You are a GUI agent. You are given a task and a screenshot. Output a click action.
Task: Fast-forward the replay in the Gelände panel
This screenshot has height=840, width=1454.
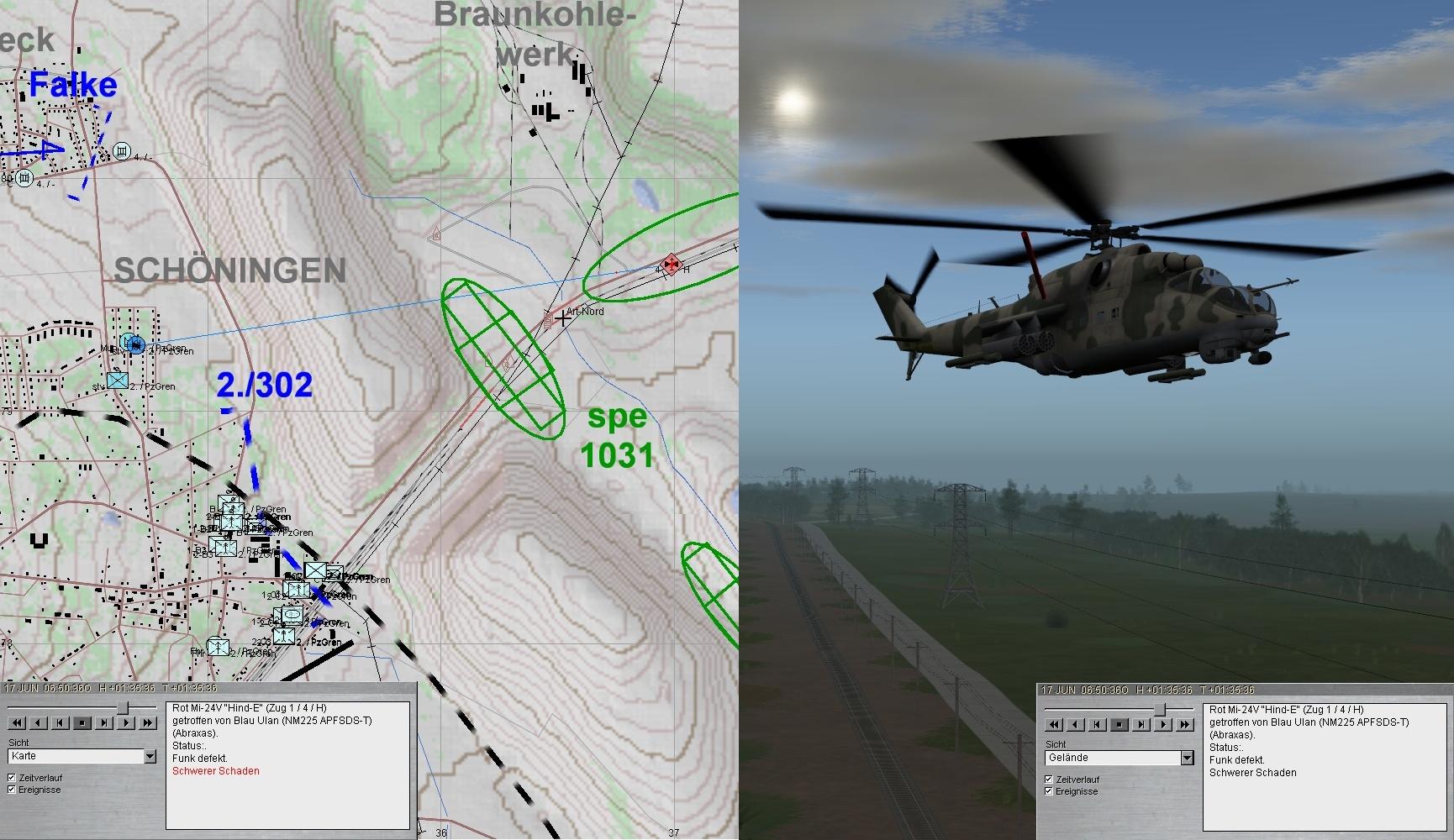tap(1184, 724)
